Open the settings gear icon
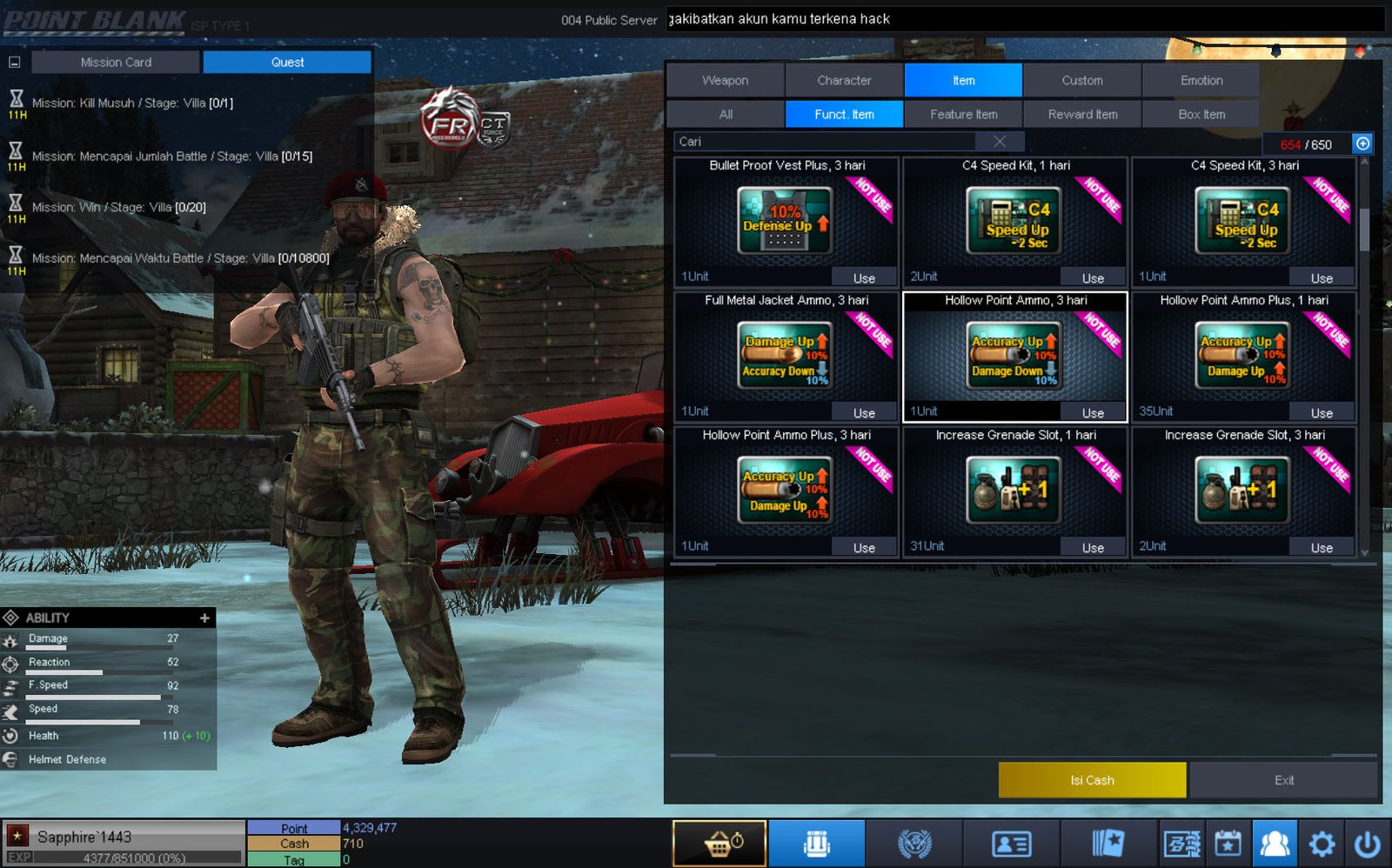The image size is (1392, 868). [x=1322, y=843]
